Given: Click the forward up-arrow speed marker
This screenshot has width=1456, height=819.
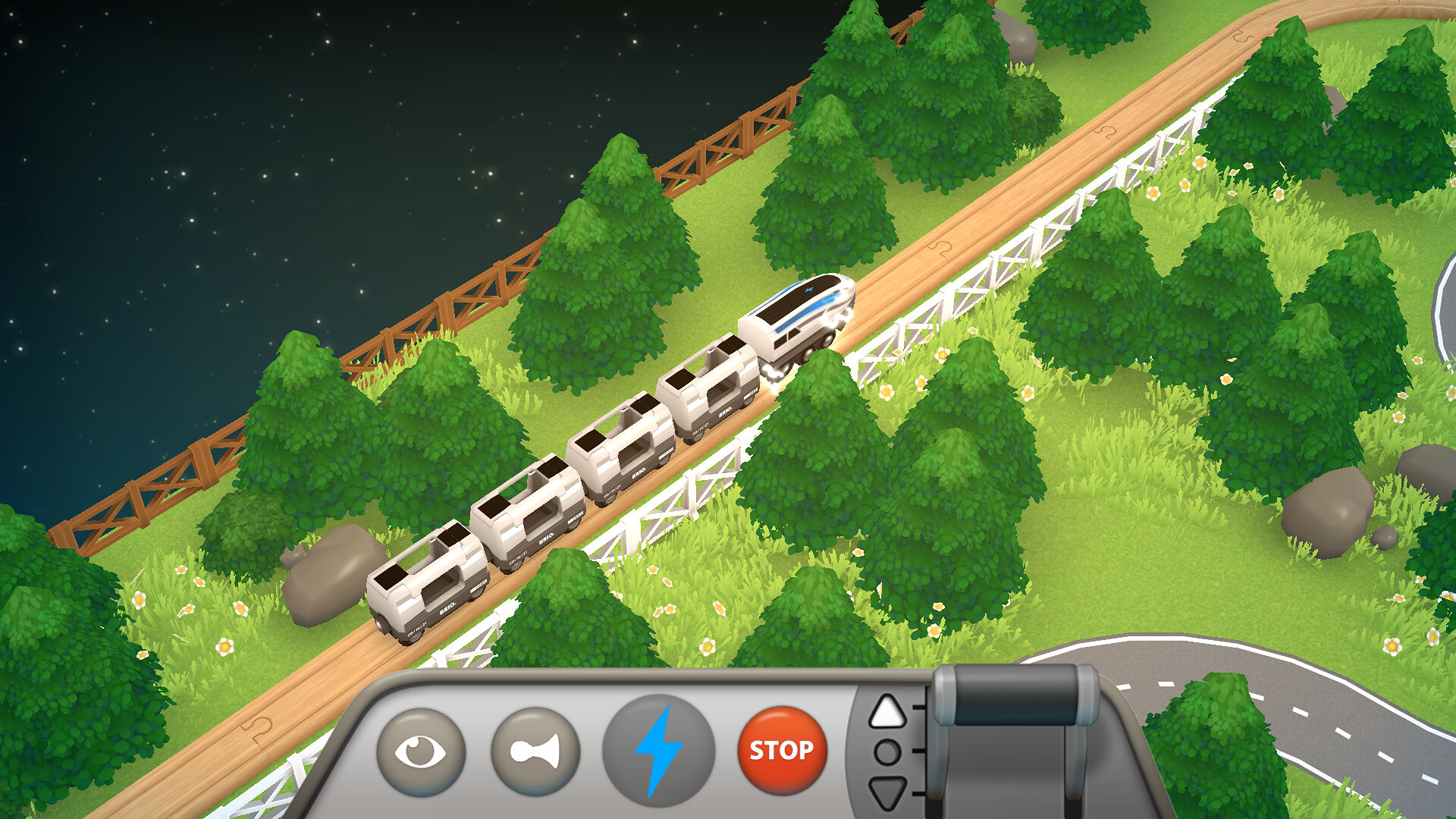Looking at the screenshot, I should coord(886,712).
